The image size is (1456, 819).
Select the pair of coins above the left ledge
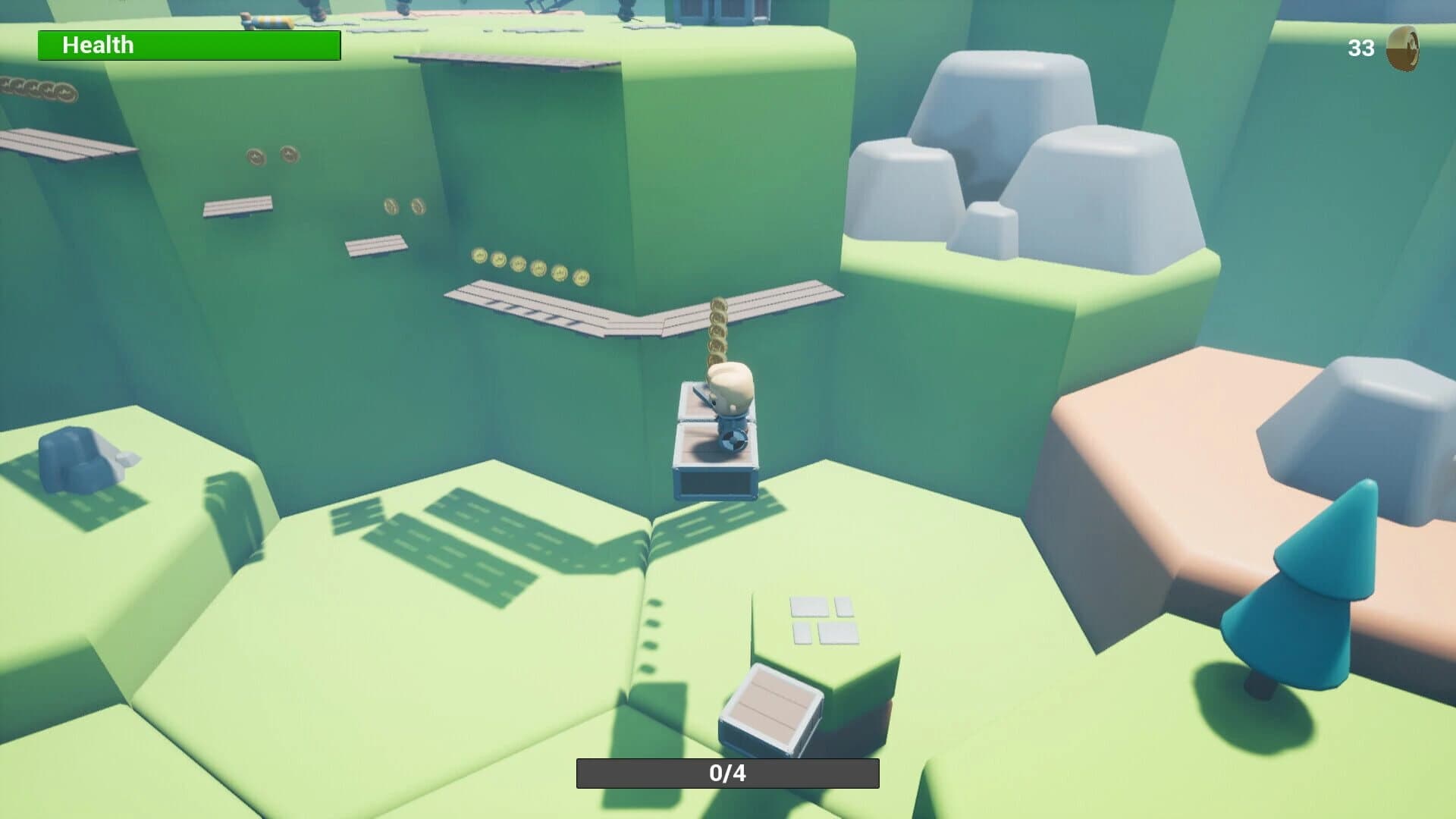point(273,157)
